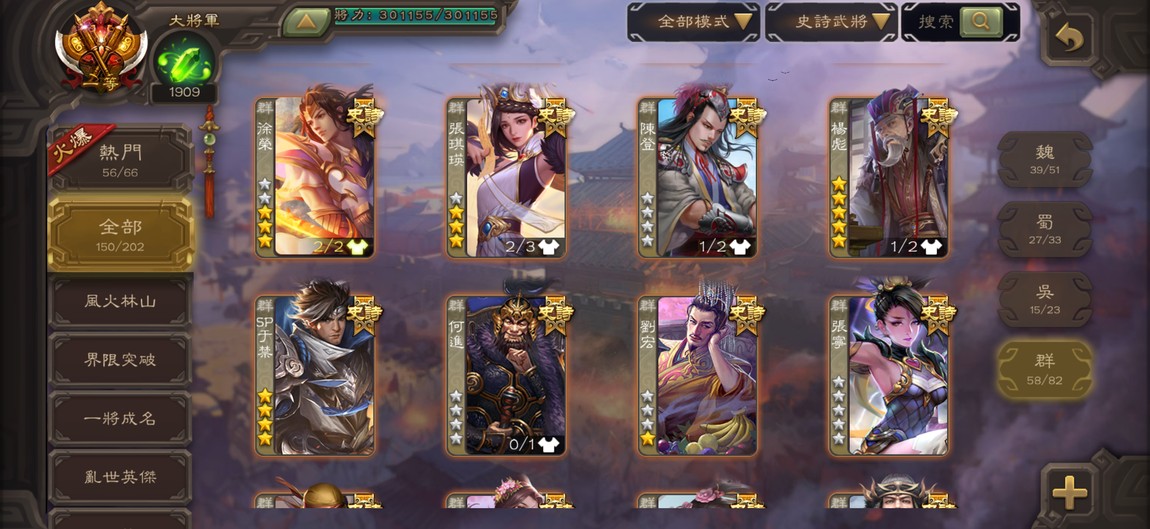Open the 全部模式 dropdown
Image resolution: width=1150 pixels, height=529 pixels.
pos(693,21)
